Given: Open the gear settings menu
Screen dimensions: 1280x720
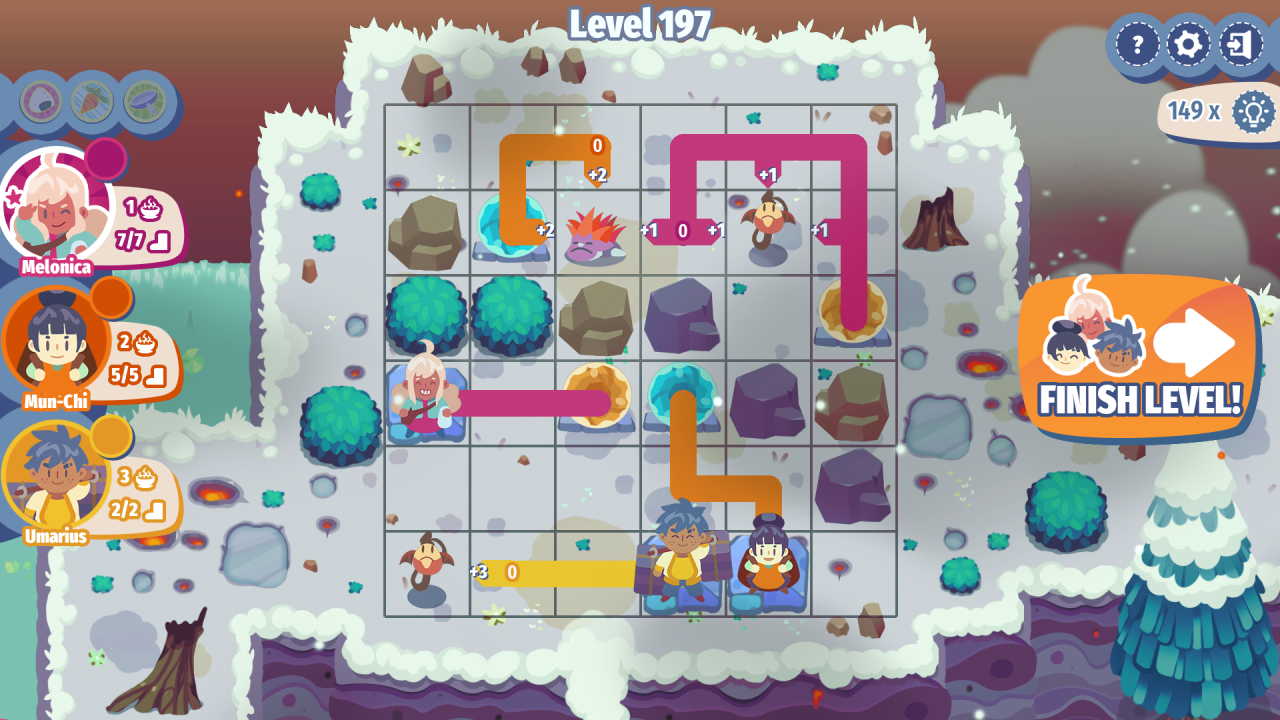Looking at the screenshot, I should click(1189, 44).
